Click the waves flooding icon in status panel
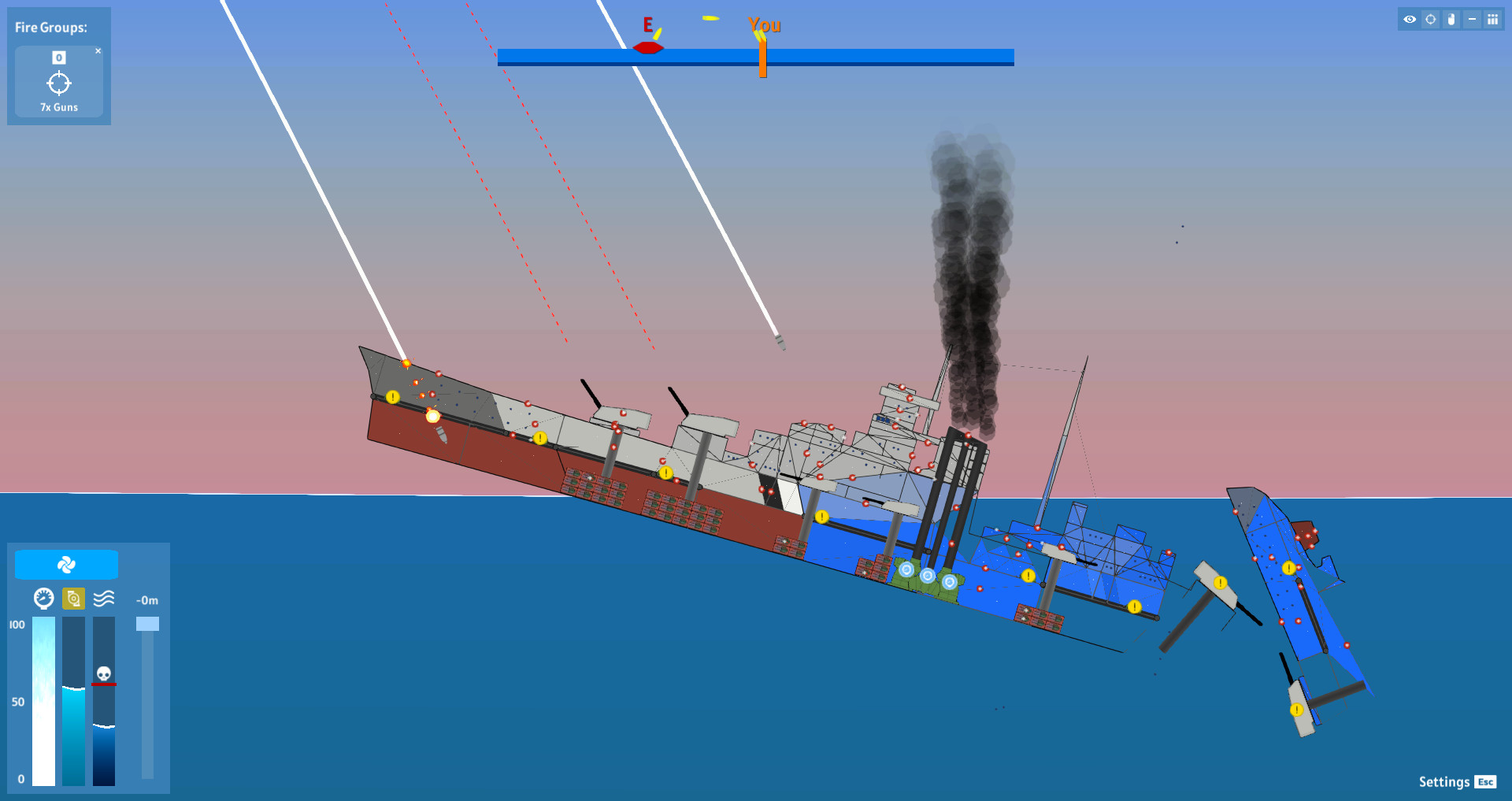Screen dimensions: 1512x801 (106, 599)
